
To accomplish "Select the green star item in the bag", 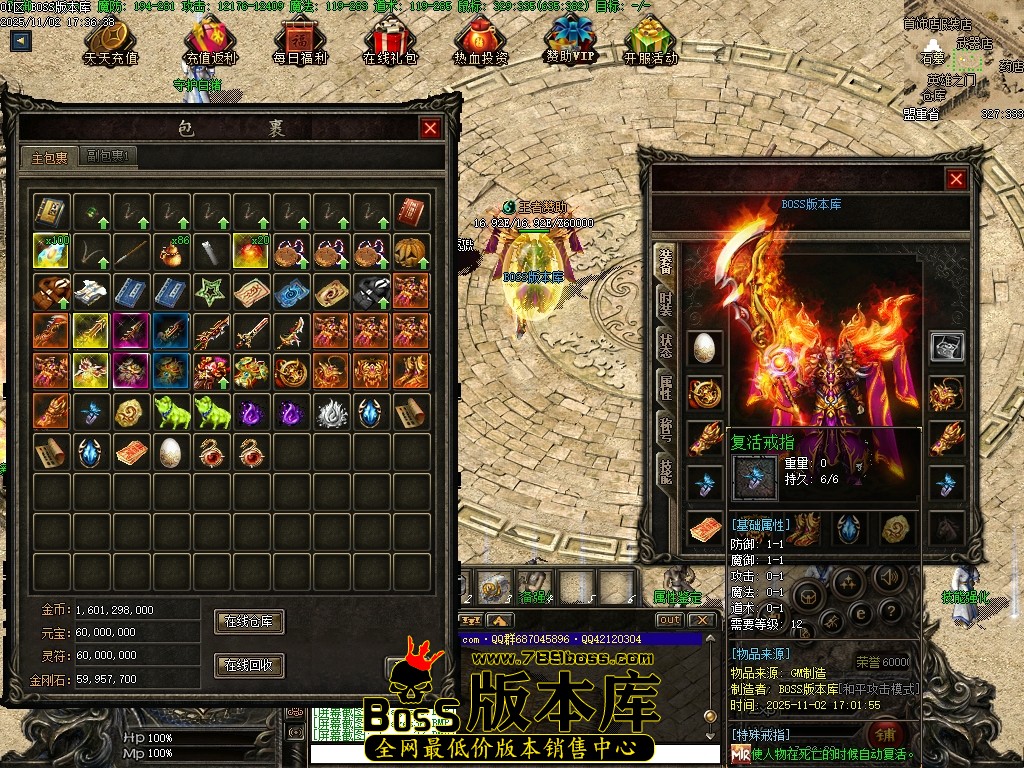I will [x=211, y=291].
